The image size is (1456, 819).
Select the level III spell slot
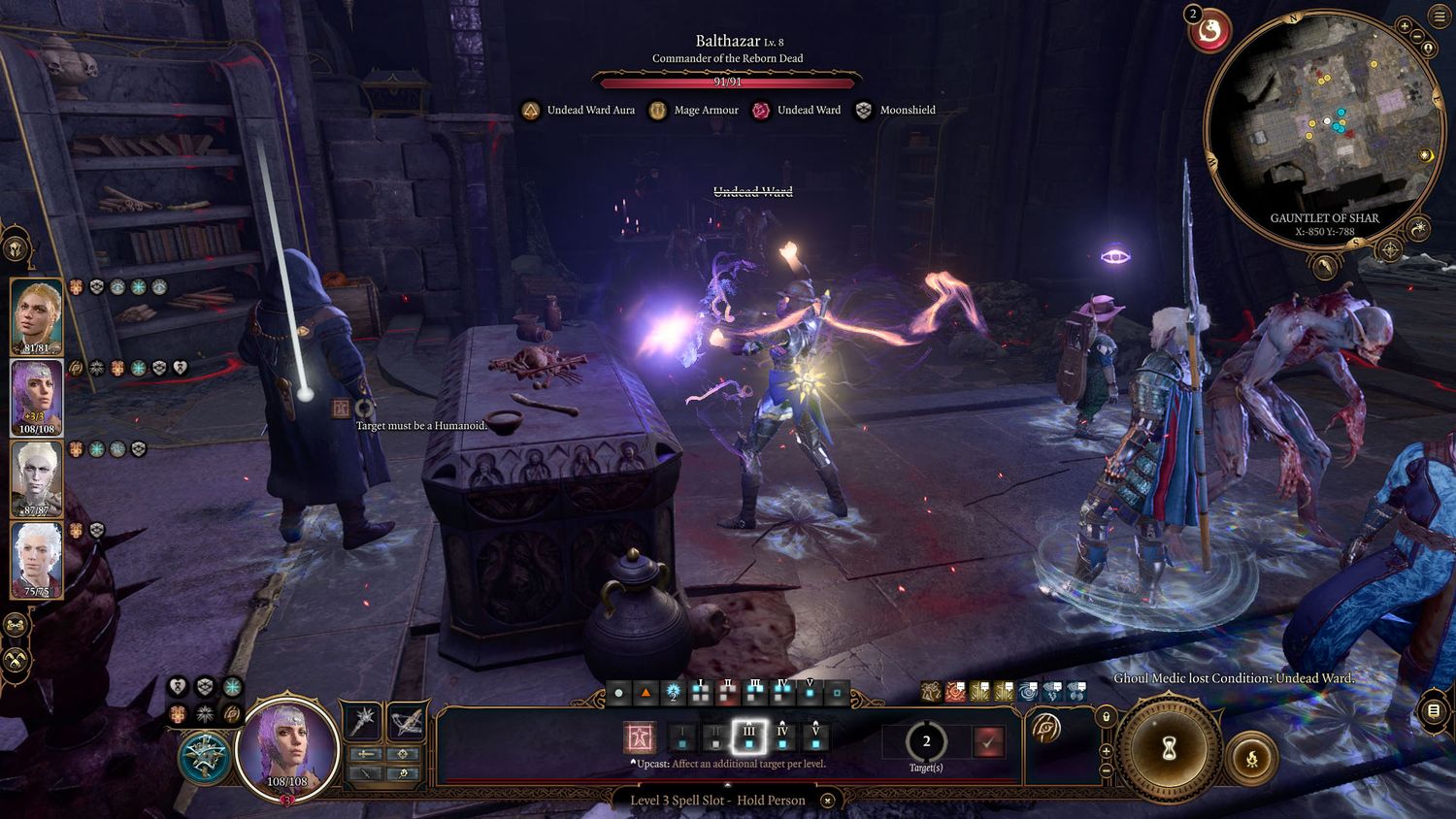point(748,737)
